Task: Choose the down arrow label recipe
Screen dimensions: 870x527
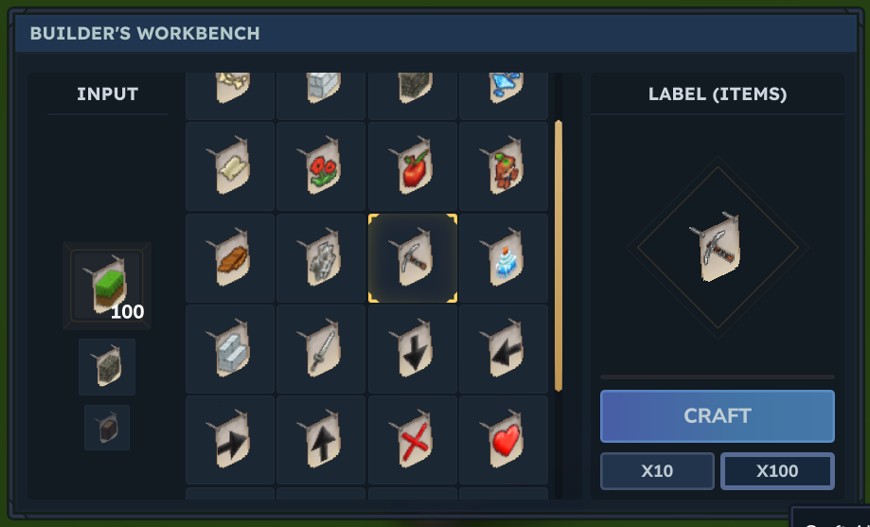Action: pyautogui.click(x=412, y=349)
